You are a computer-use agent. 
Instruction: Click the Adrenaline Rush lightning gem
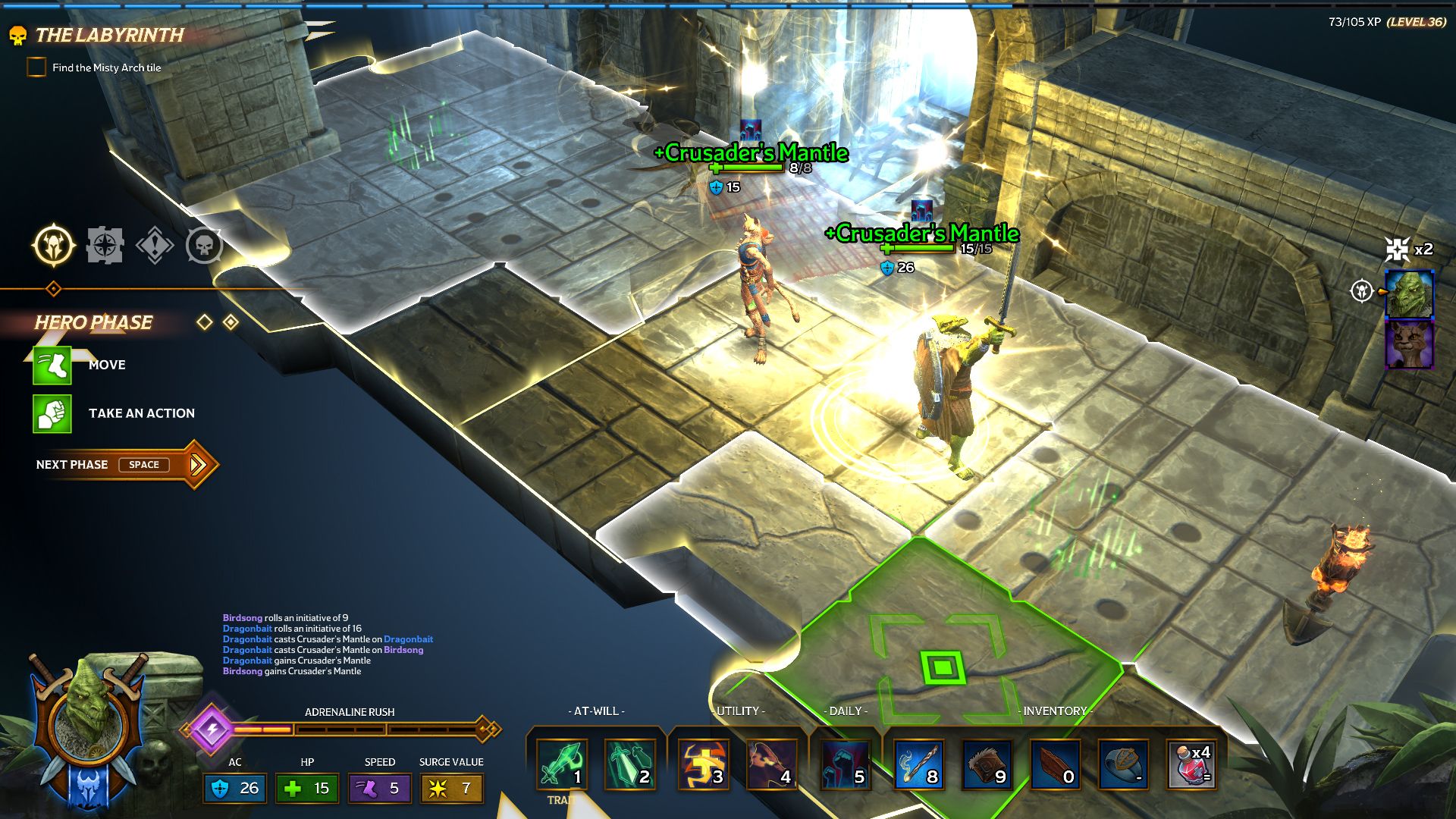[x=212, y=729]
